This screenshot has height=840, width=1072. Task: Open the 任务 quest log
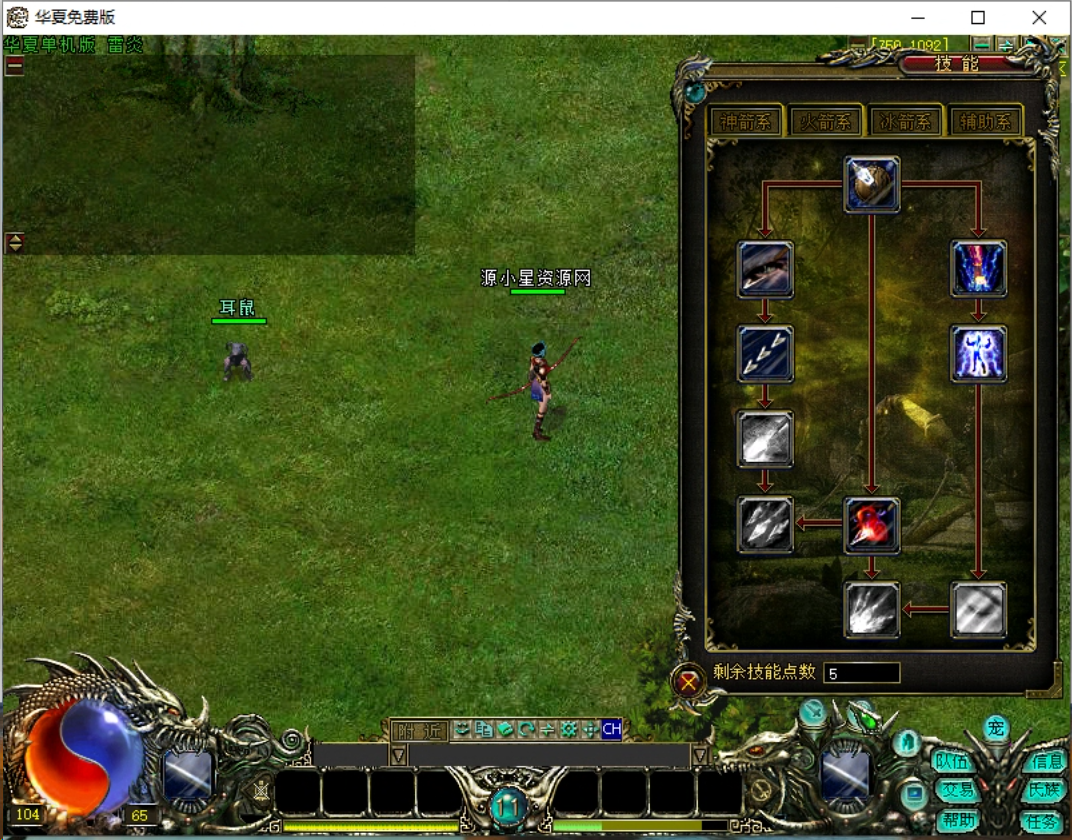1042,821
